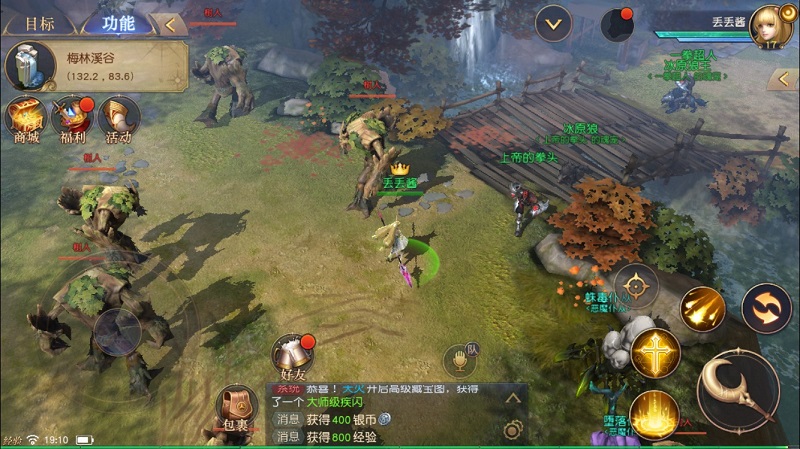This screenshot has height=449, width=800.
Task: Open the chat settings gear
Action: pyautogui.click(x=513, y=430)
